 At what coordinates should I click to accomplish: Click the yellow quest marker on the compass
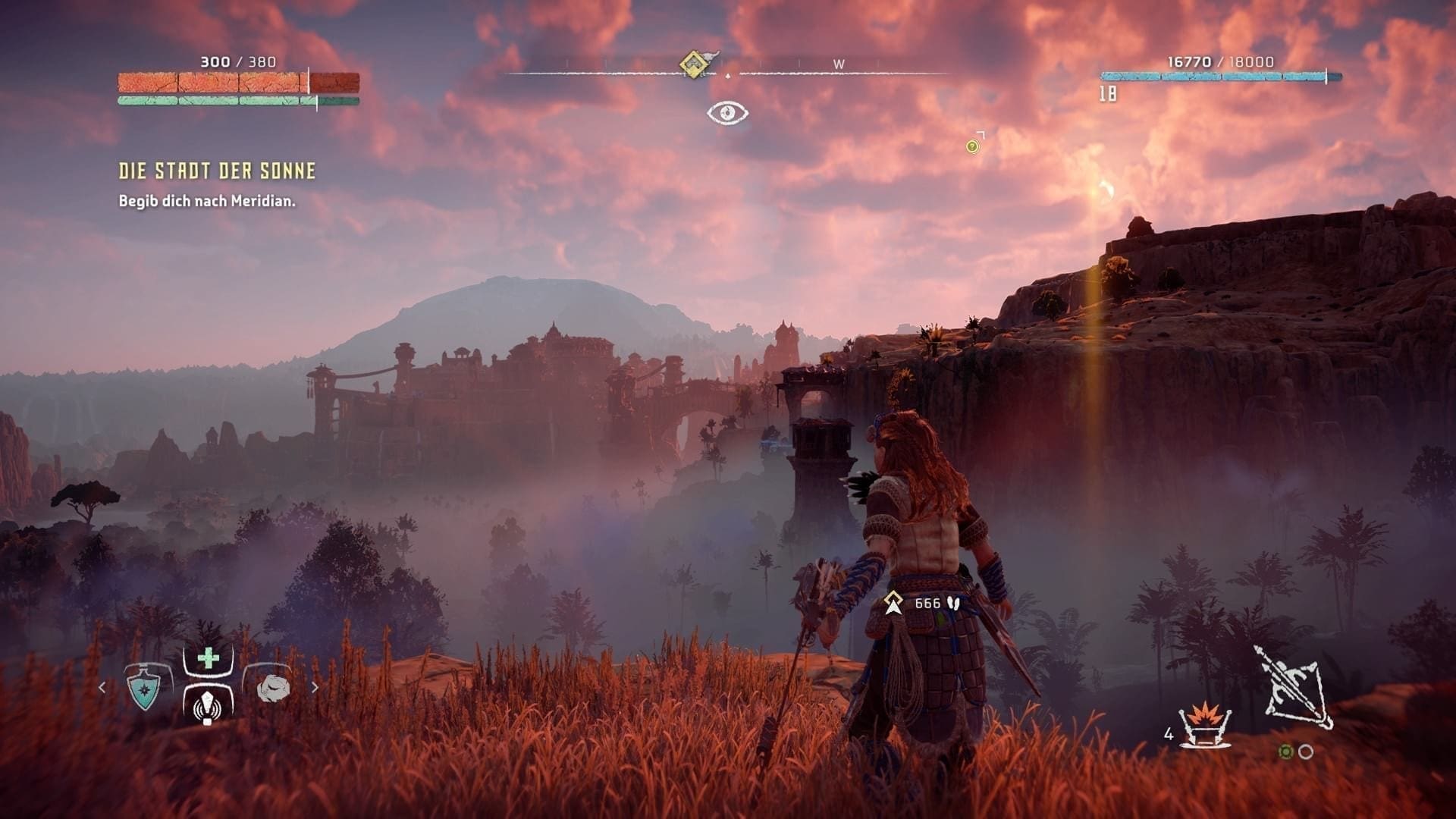[692, 64]
